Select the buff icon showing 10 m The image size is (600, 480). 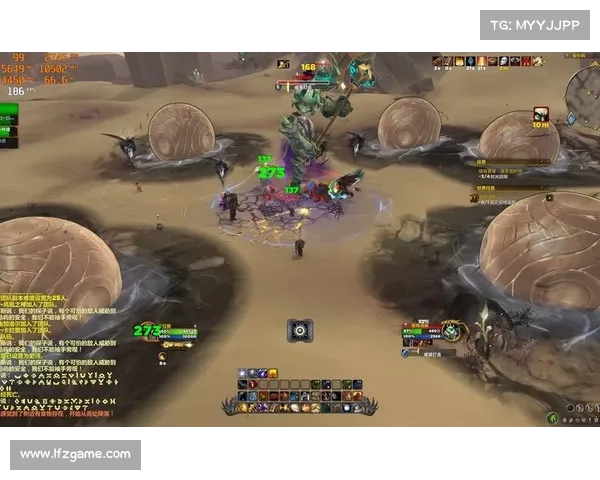pyautogui.click(x=541, y=115)
